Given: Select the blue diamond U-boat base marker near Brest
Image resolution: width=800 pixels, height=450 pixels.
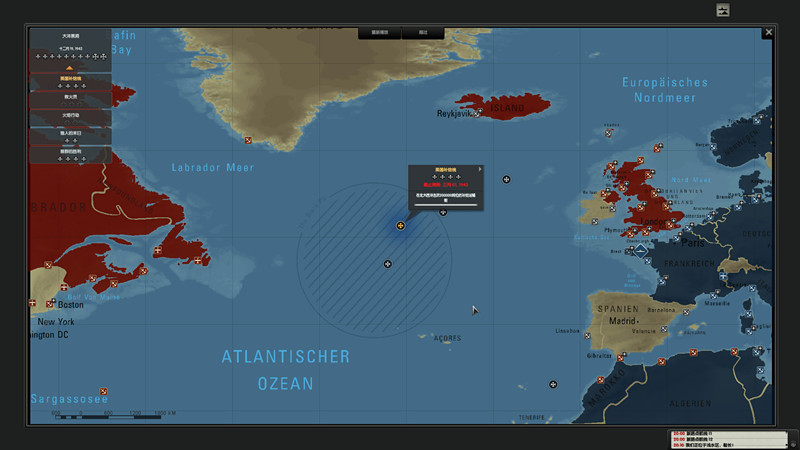Looking at the screenshot, I should pyautogui.click(x=641, y=250).
